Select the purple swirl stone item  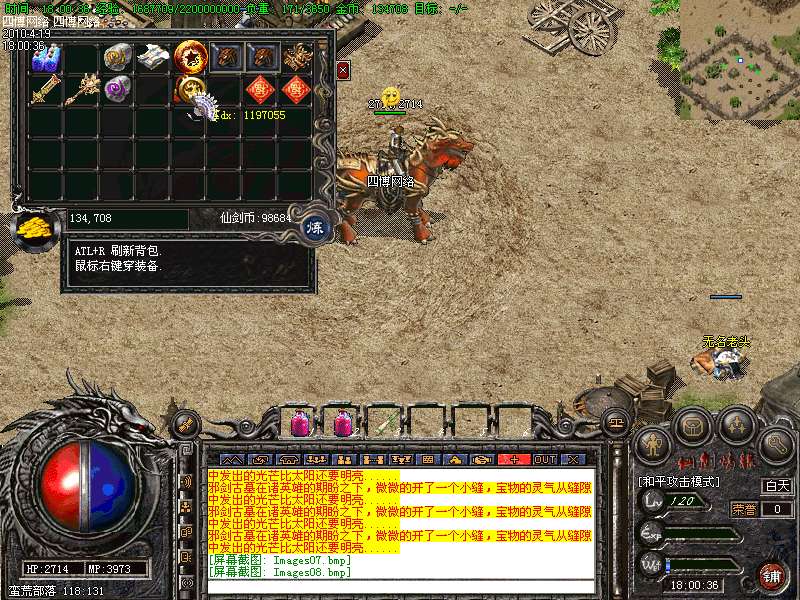tap(117, 89)
